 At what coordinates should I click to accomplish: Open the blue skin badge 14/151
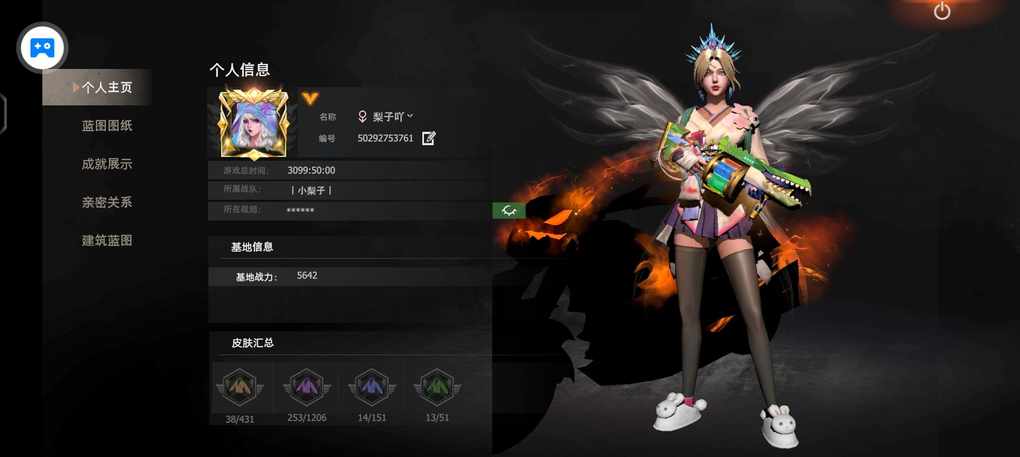click(x=372, y=386)
